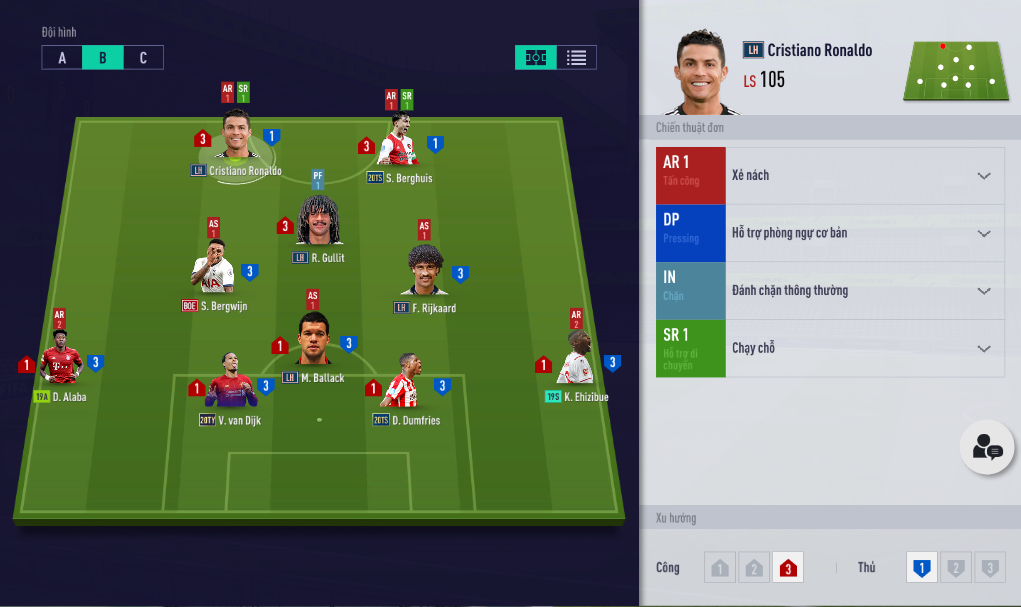The width and height of the screenshot is (1021, 607).
Task: Select formation tab C
Action: tap(143, 58)
